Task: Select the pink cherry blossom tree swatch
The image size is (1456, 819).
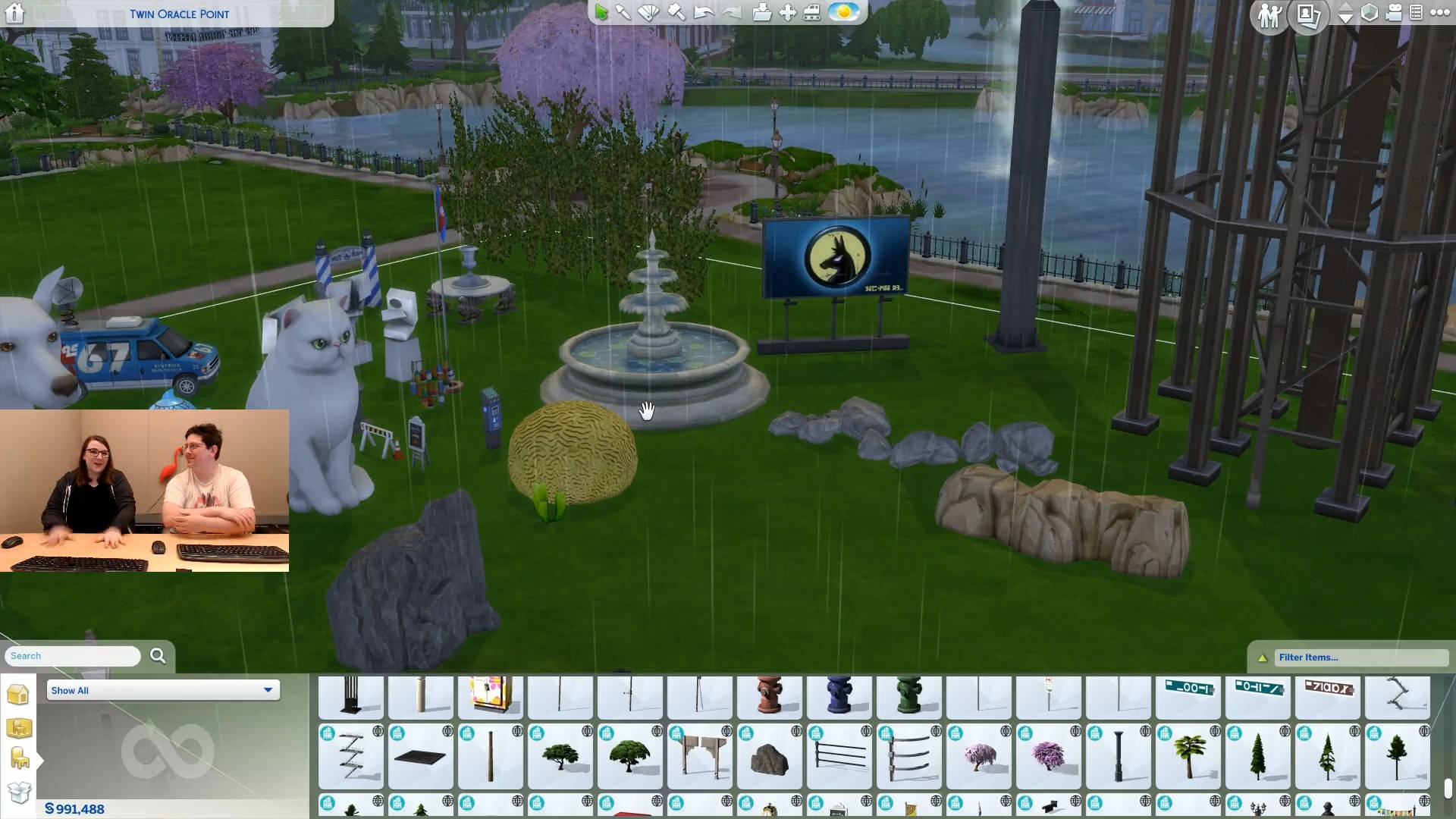Action: point(979,756)
